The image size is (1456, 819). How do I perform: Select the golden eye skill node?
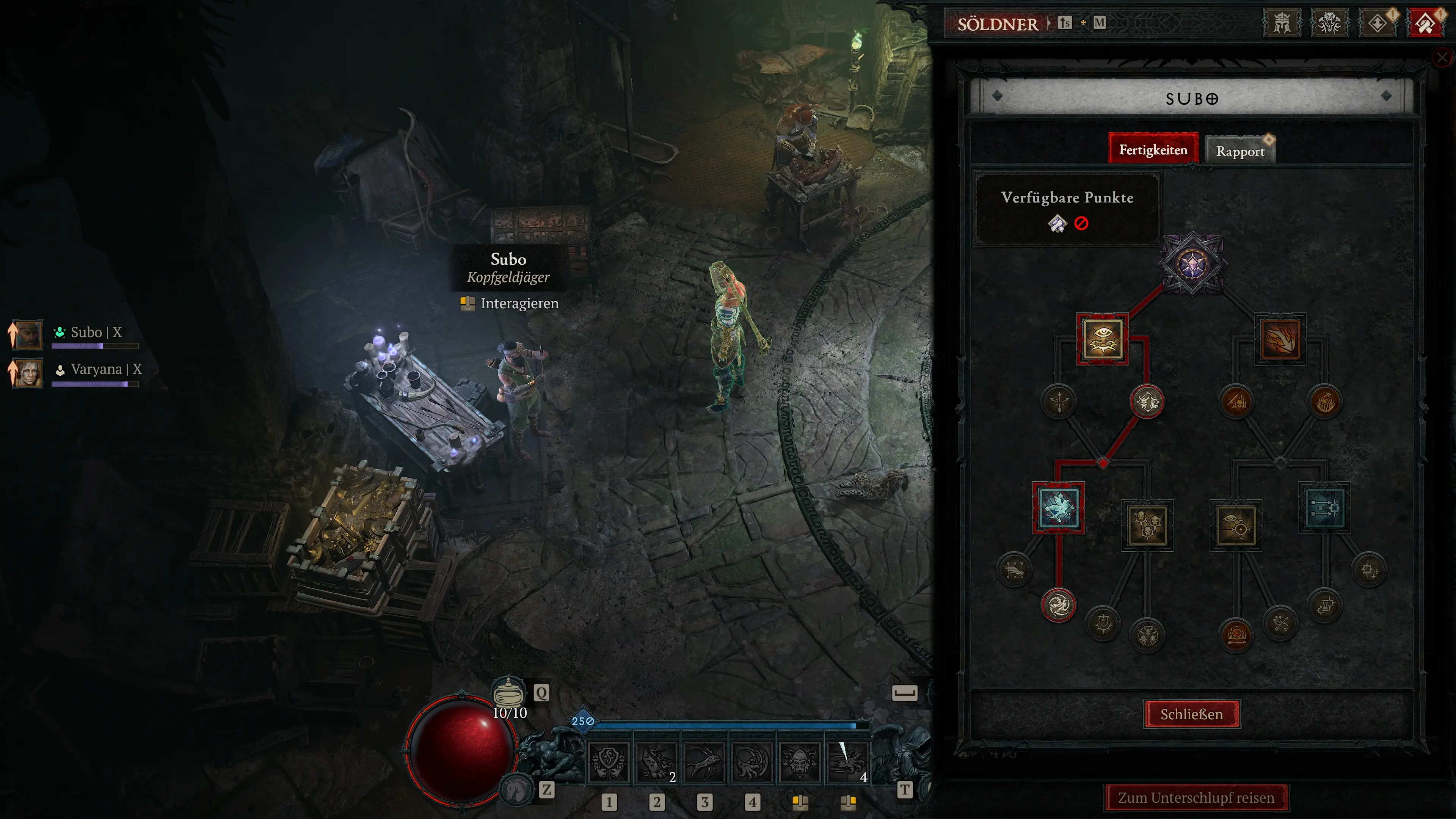click(1102, 339)
